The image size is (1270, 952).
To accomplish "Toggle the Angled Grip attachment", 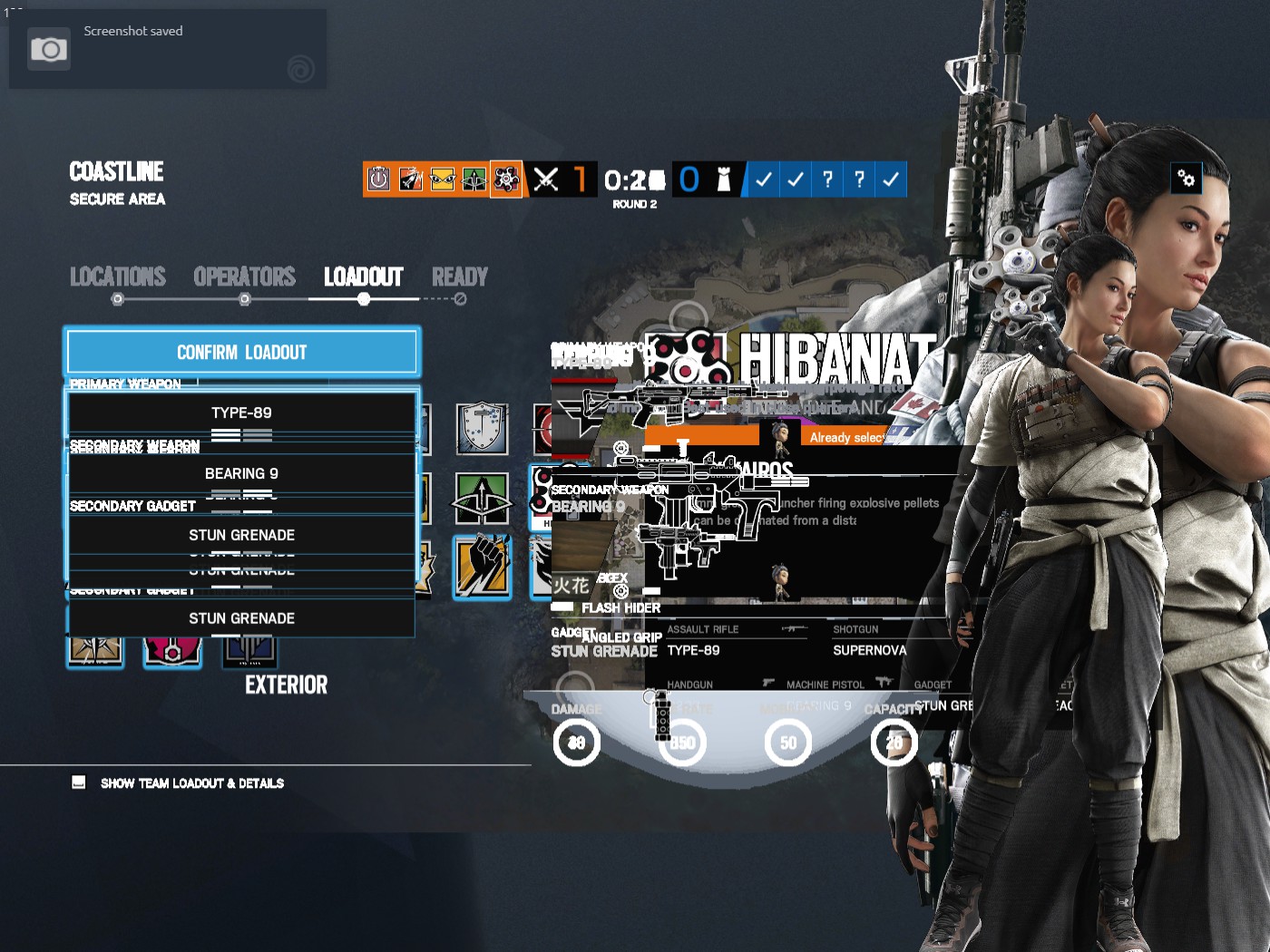I will pyautogui.click(x=622, y=637).
